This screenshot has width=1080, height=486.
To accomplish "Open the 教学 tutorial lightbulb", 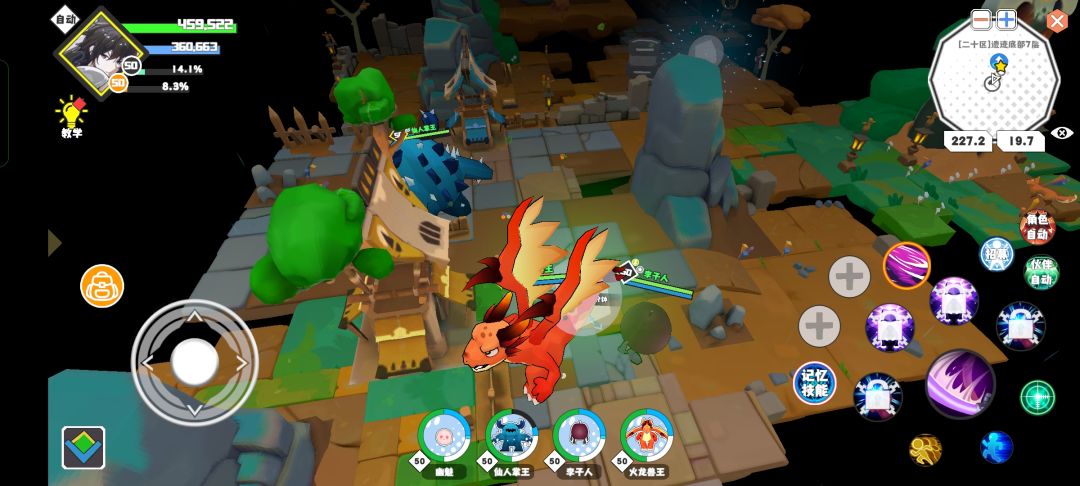I will (x=71, y=112).
